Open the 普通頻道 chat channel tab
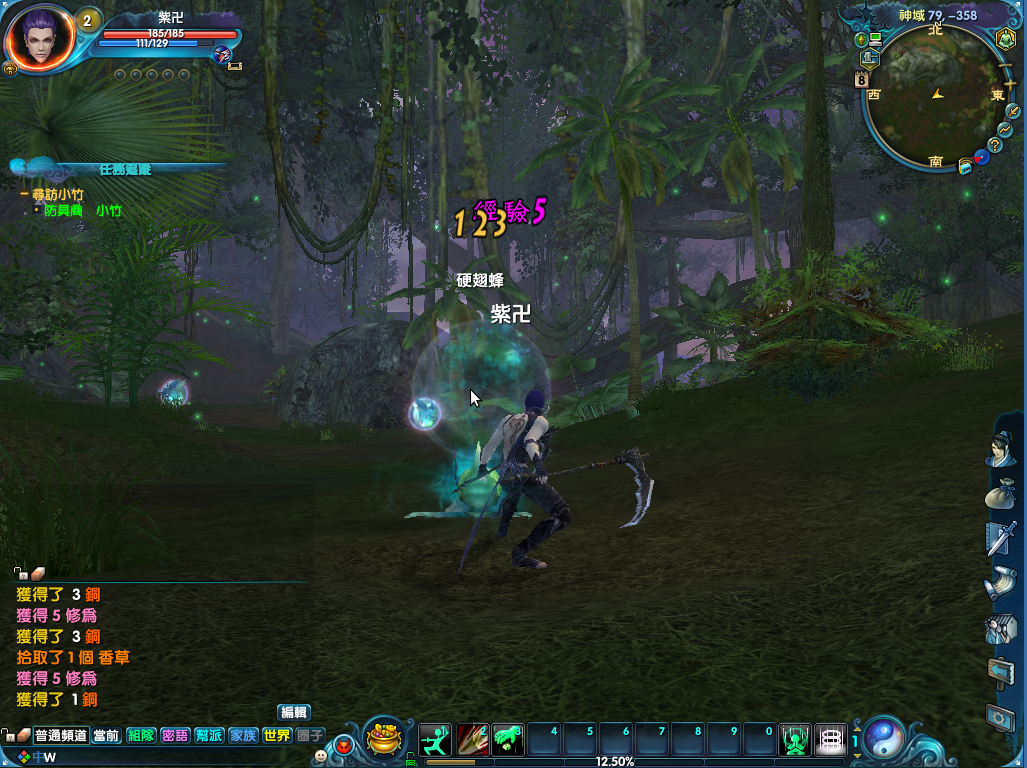Screen dimensions: 1027x768 tap(60, 735)
